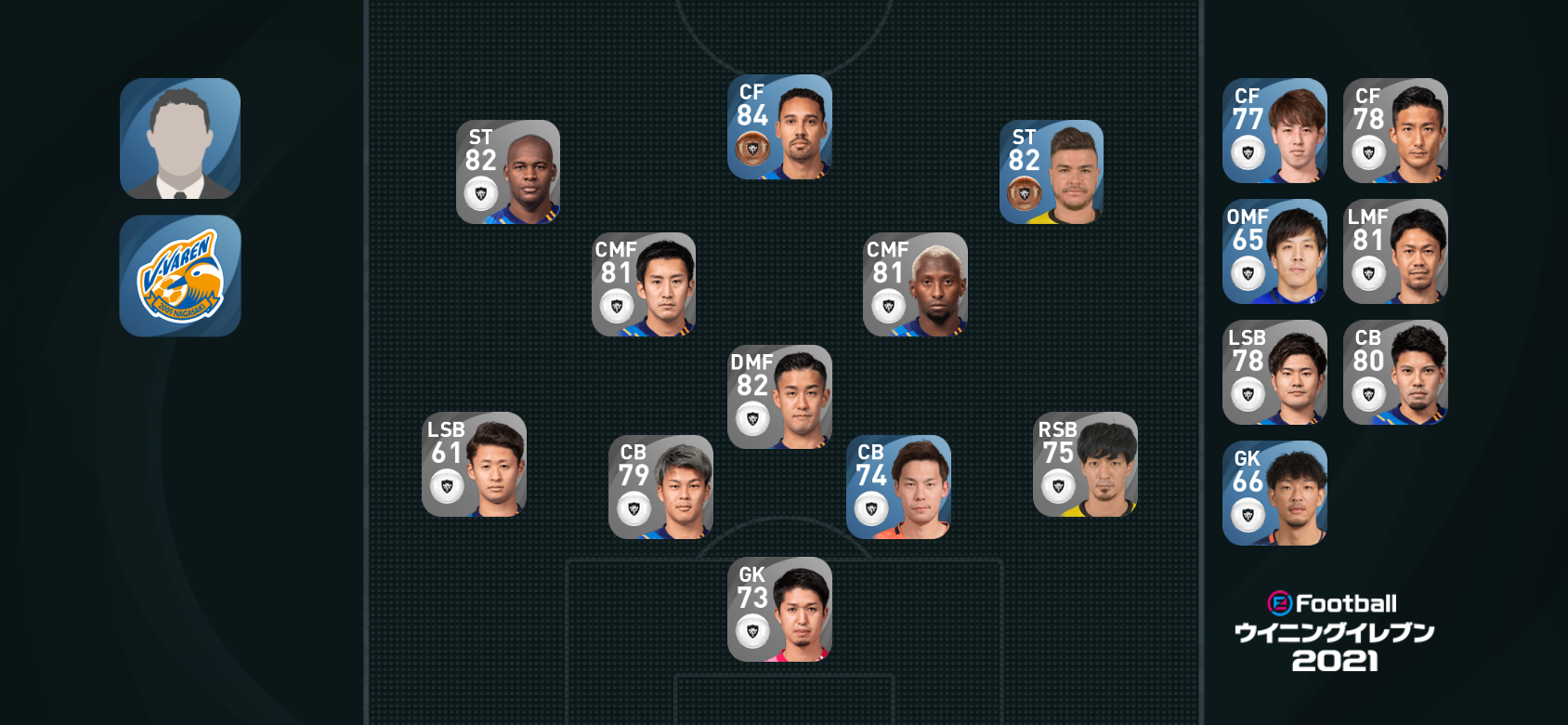The image size is (1568, 725).
Task: Select the substitute CF 78 card
Action: click(x=1395, y=131)
